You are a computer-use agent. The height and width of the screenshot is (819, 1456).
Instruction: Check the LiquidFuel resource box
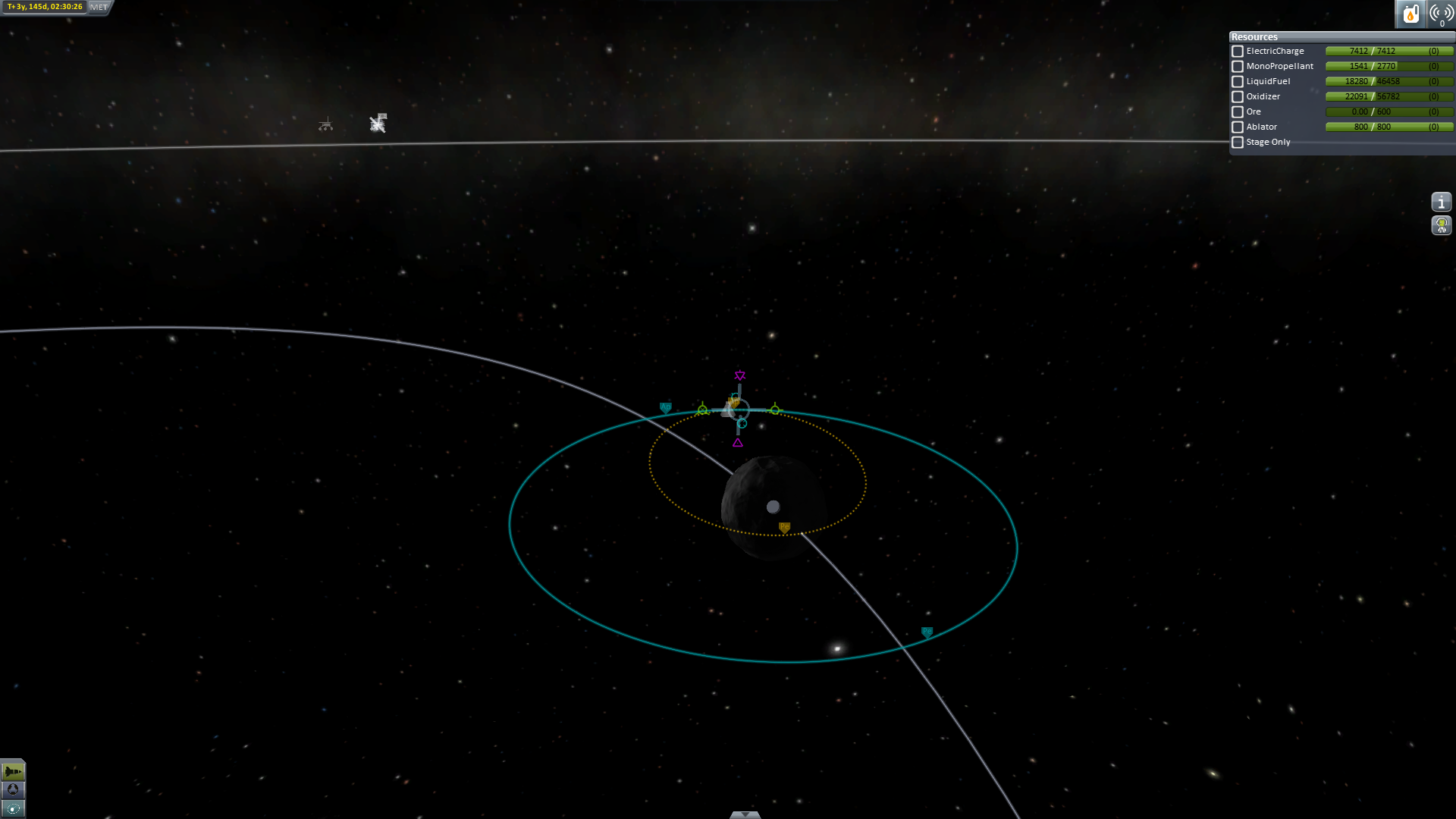1238,82
